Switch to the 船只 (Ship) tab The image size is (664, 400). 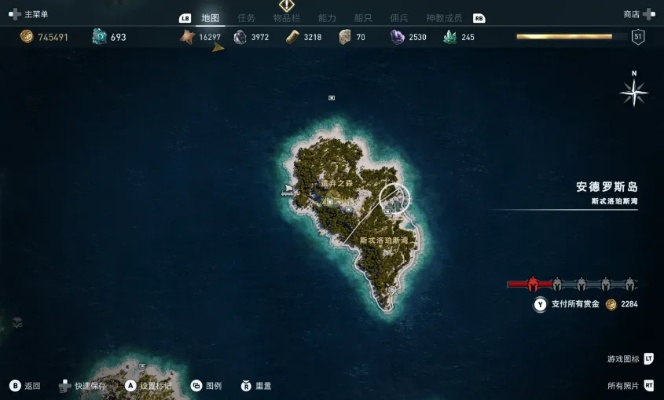coord(363,17)
